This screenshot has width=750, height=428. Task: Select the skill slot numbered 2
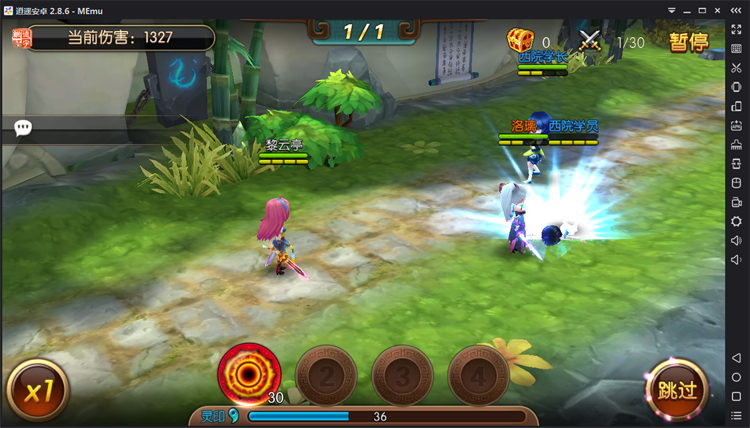[x=326, y=377]
